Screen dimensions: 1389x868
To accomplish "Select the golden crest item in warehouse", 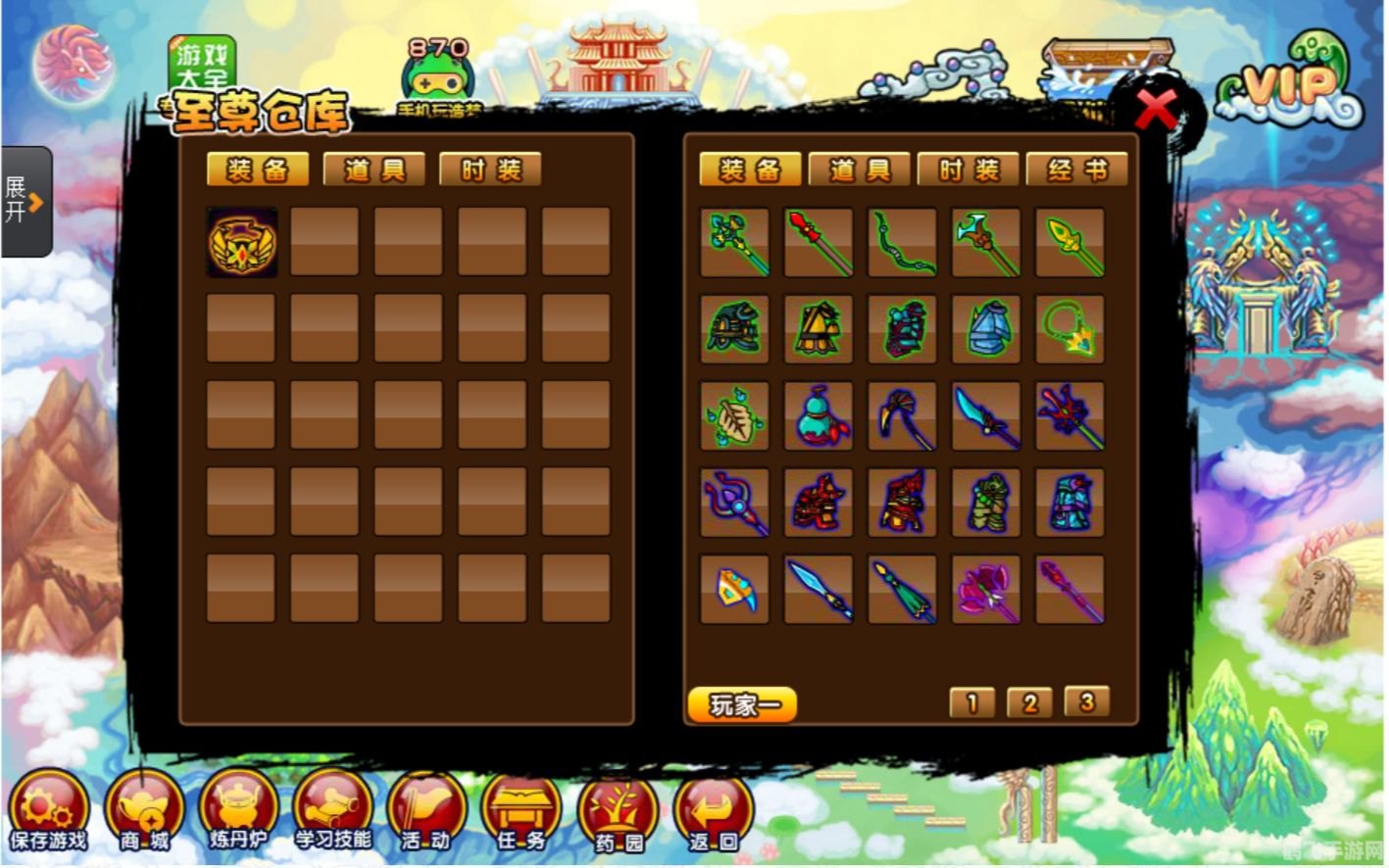I will pyautogui.click(x=242, y=242).
